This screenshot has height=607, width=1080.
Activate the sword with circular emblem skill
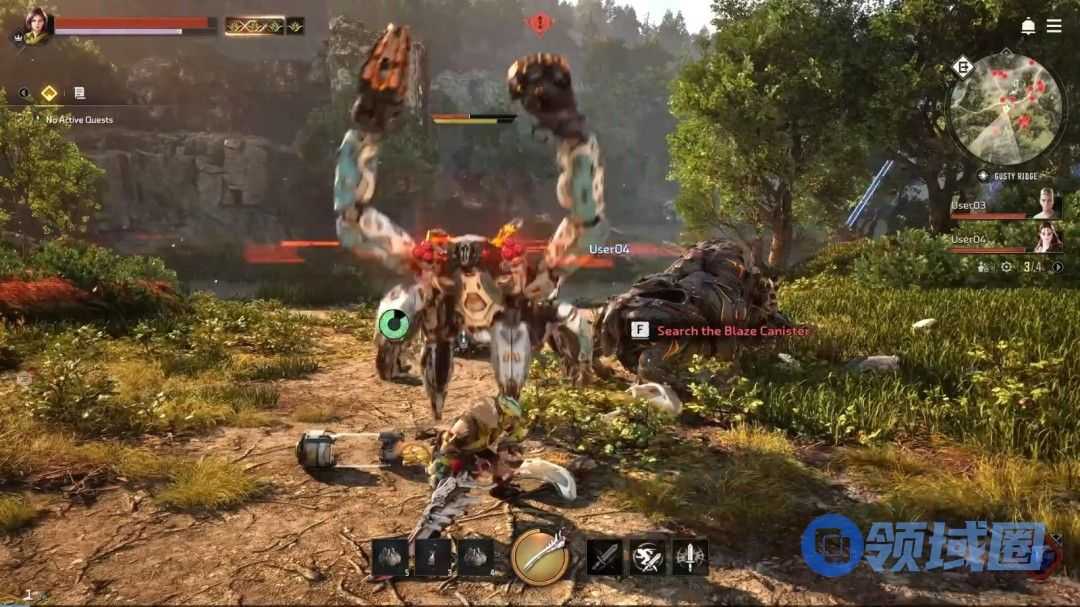click(x=690, y=557)
